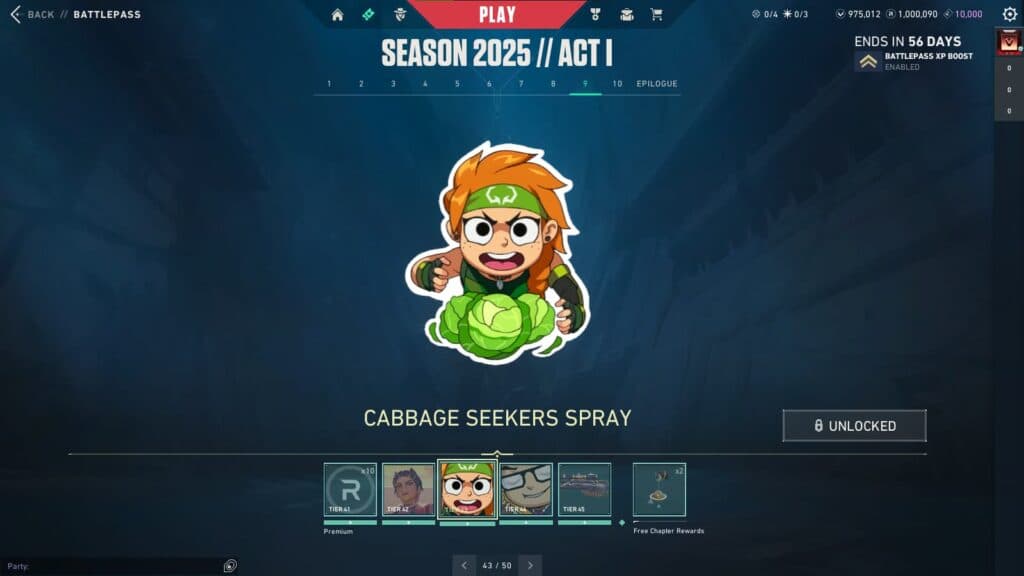The image size is (1024, 576).
Task: Open the agents menu icon beside Play
Action: point(401,15)
